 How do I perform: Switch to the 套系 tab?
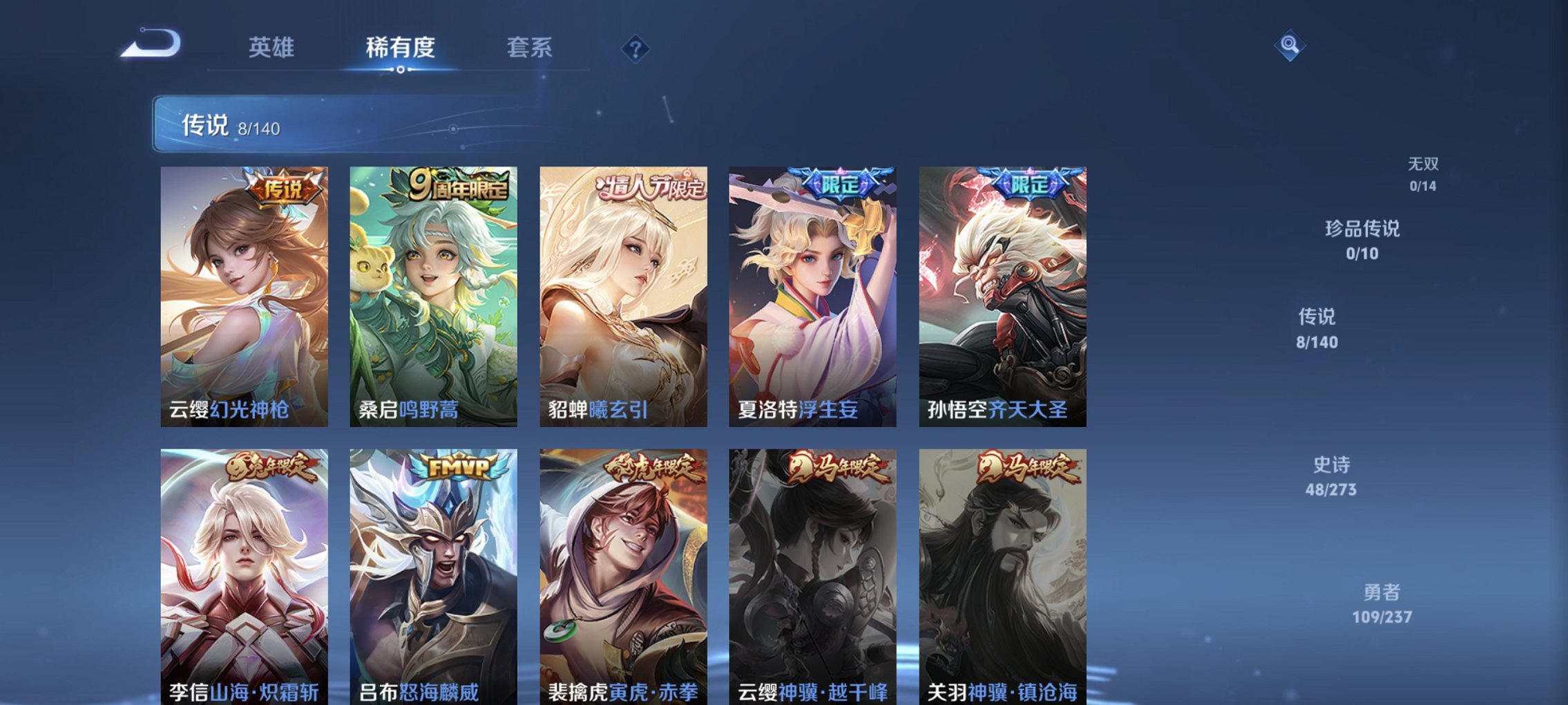(528, 48)
